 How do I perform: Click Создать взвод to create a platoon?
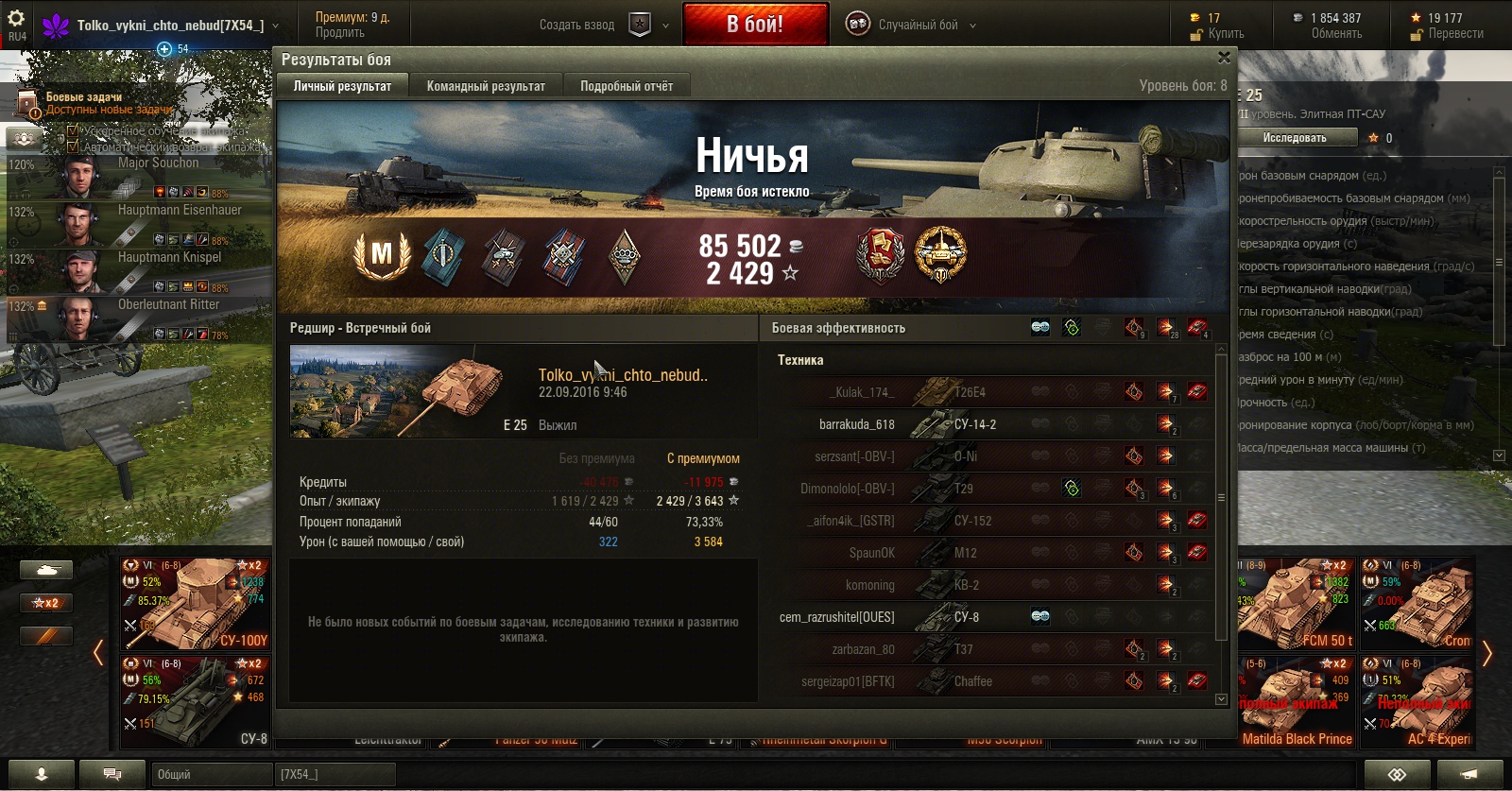[576, 26]
